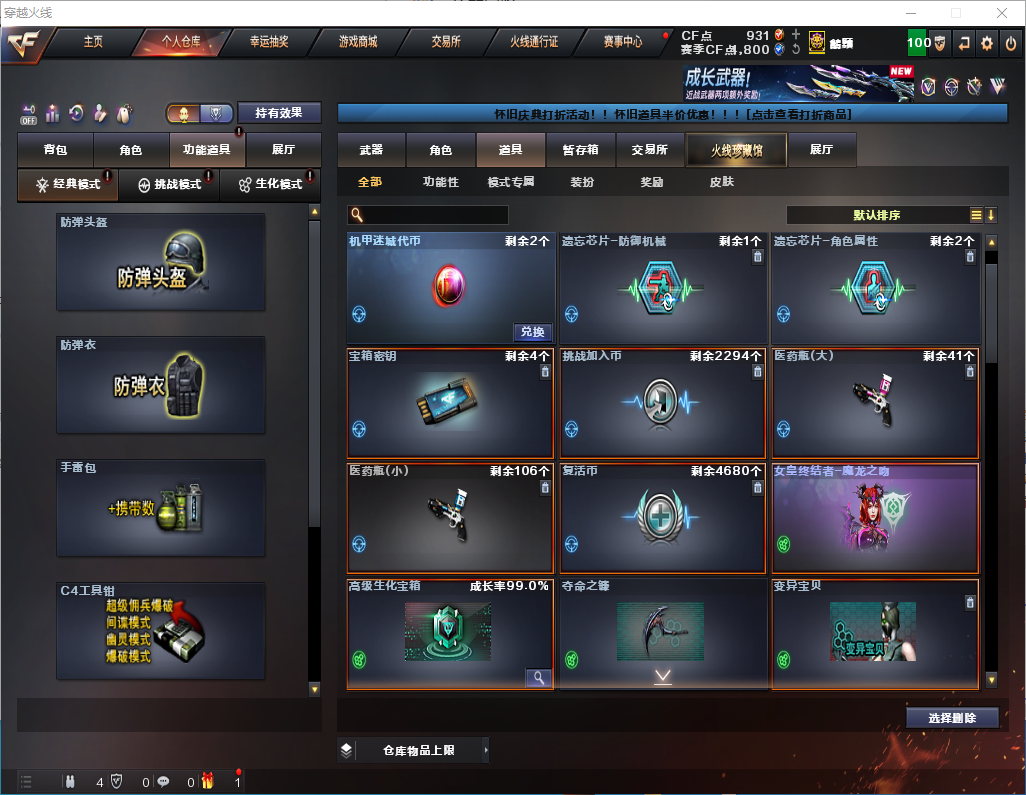Select the 暂存箱 temporary storage tab
The height and width of the screenshot is (795, 1026).
tap(580, 150)
